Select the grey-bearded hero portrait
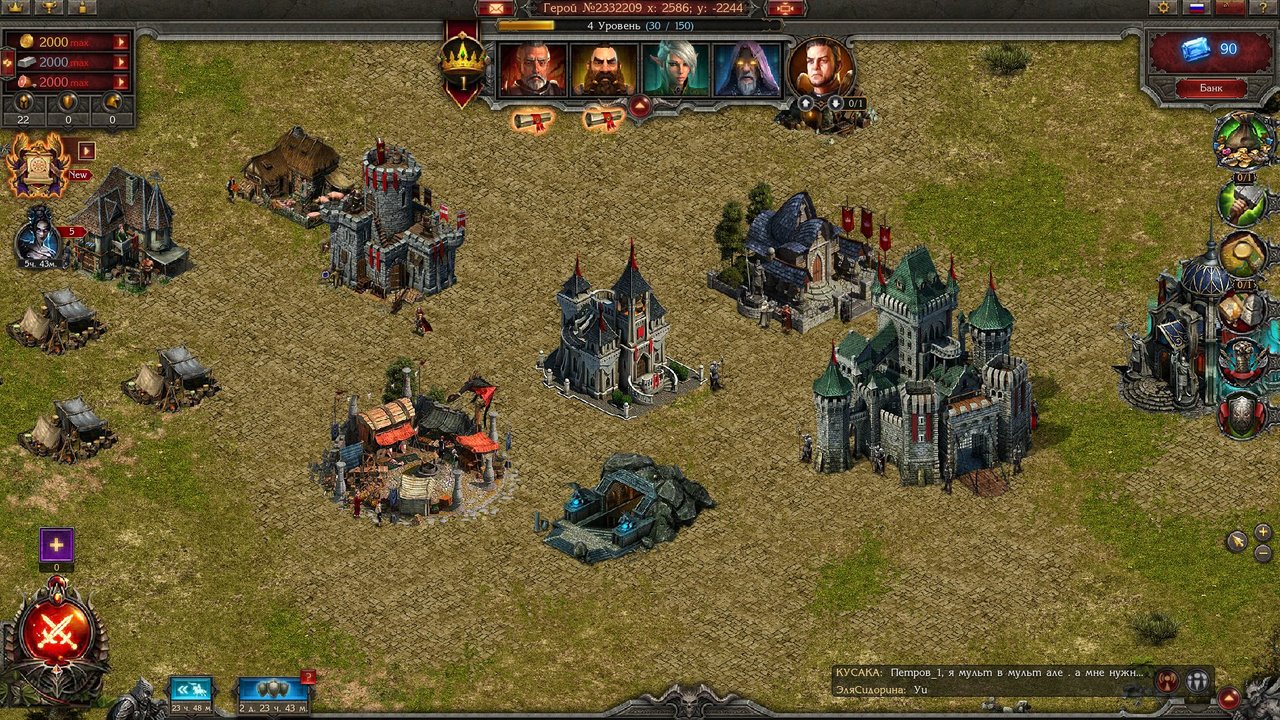 [x=533, y=70]
